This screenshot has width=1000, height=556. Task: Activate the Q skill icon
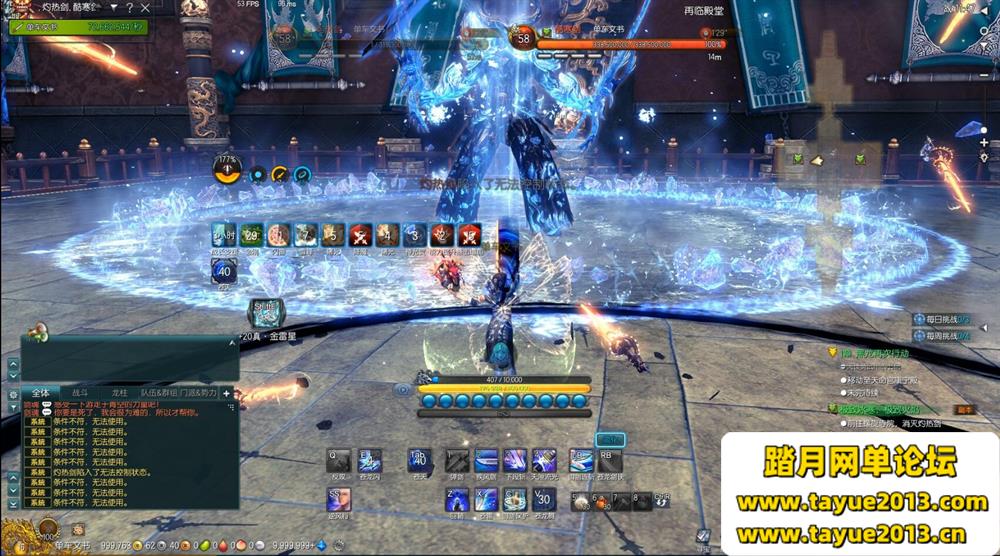(338, 461)
